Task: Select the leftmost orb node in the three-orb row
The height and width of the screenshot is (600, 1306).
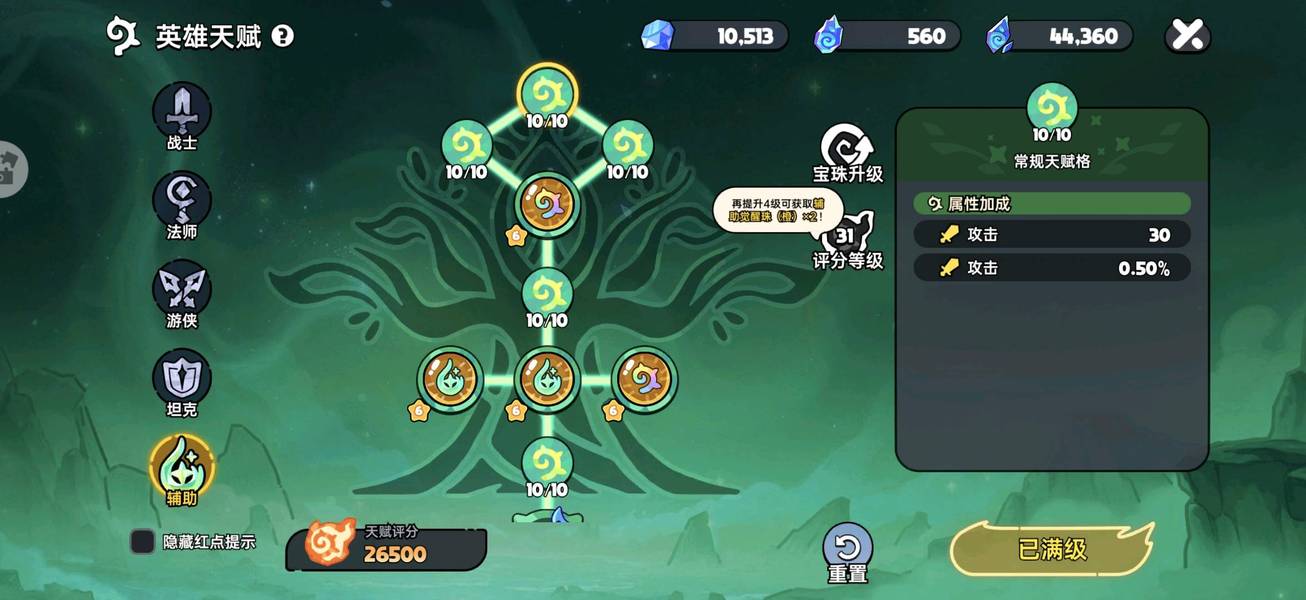Action: click(x=450, y=380)
